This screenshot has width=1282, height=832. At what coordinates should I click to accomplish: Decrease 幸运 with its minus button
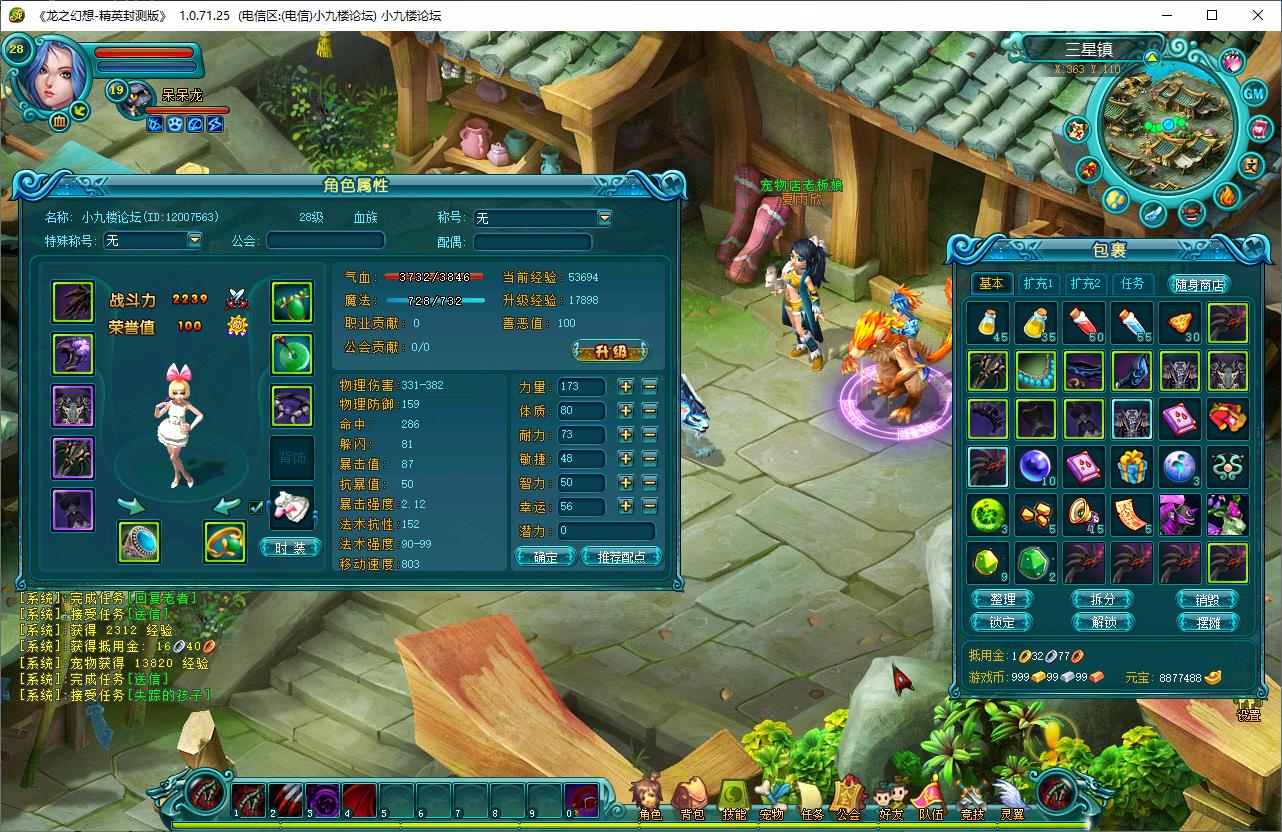(650, 506)
